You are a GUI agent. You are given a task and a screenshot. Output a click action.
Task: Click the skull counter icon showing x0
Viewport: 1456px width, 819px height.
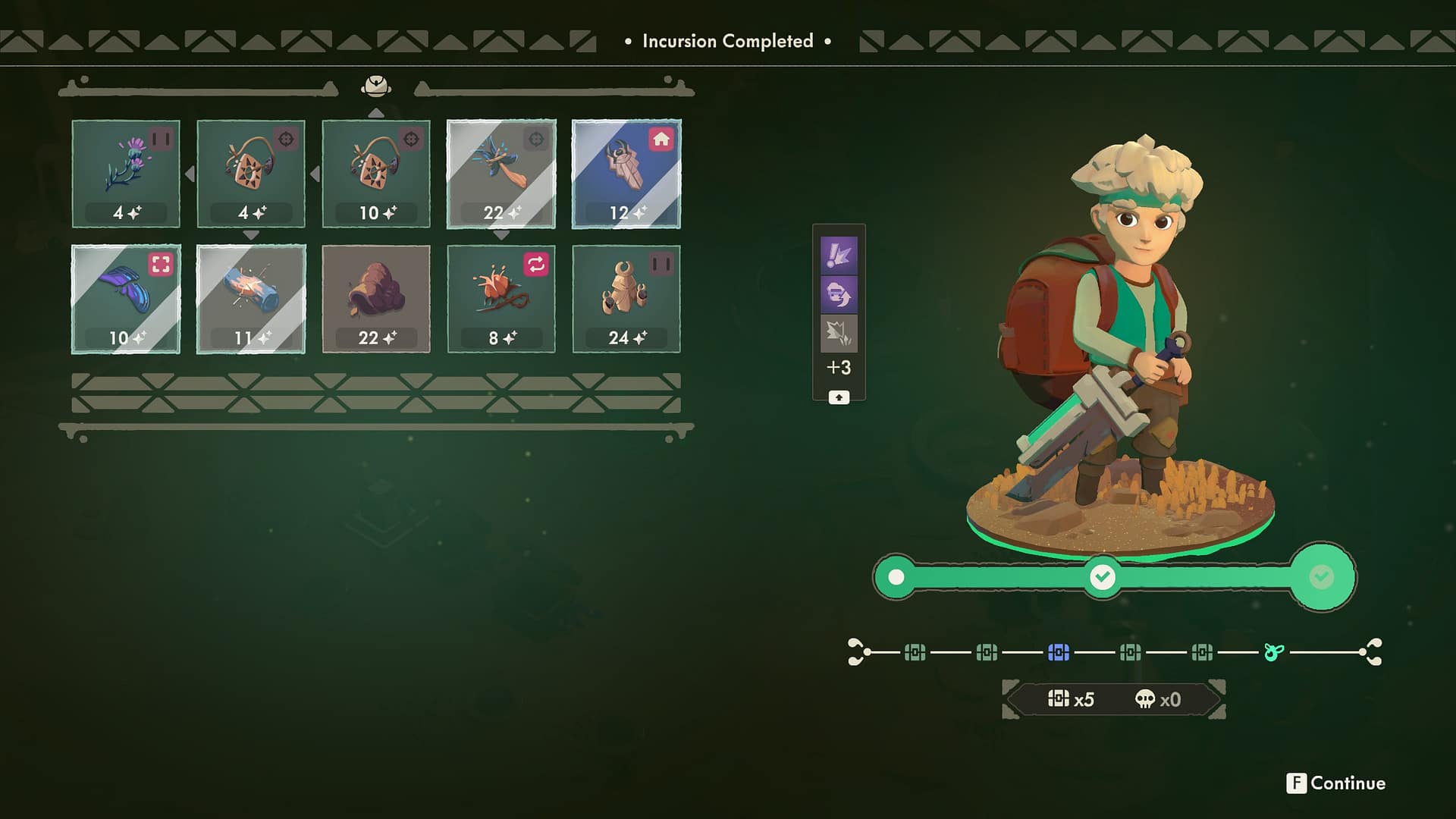[1147, 699]
